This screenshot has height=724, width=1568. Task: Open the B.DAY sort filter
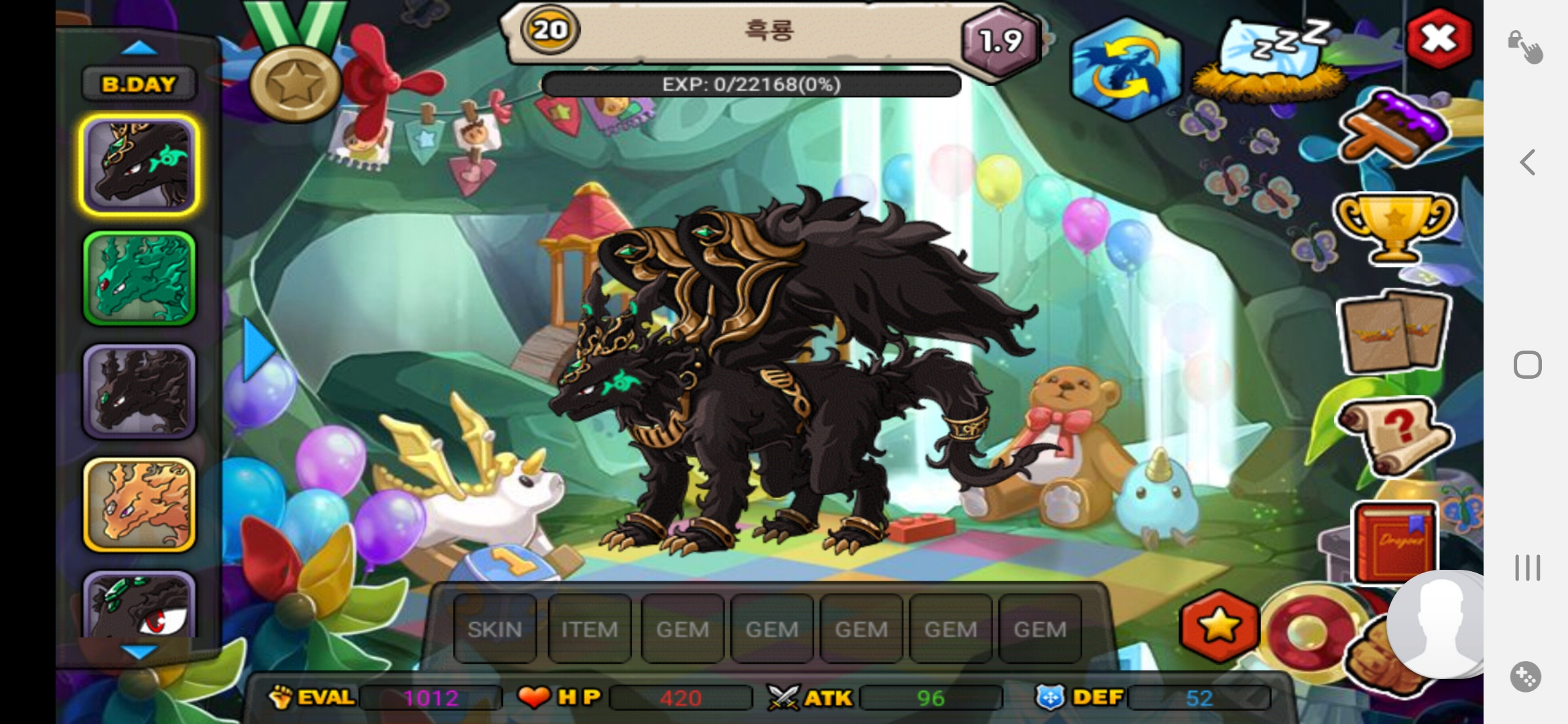point(139,84)
